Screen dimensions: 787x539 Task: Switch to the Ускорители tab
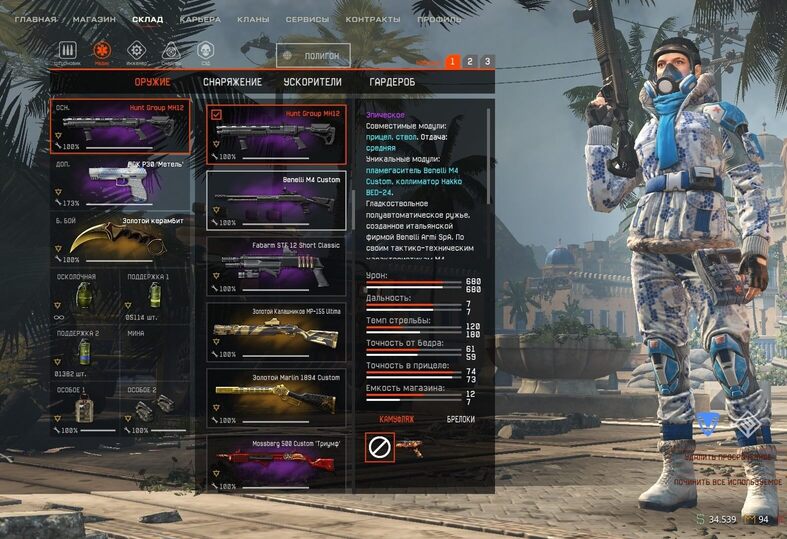click(x=312, y=82)
